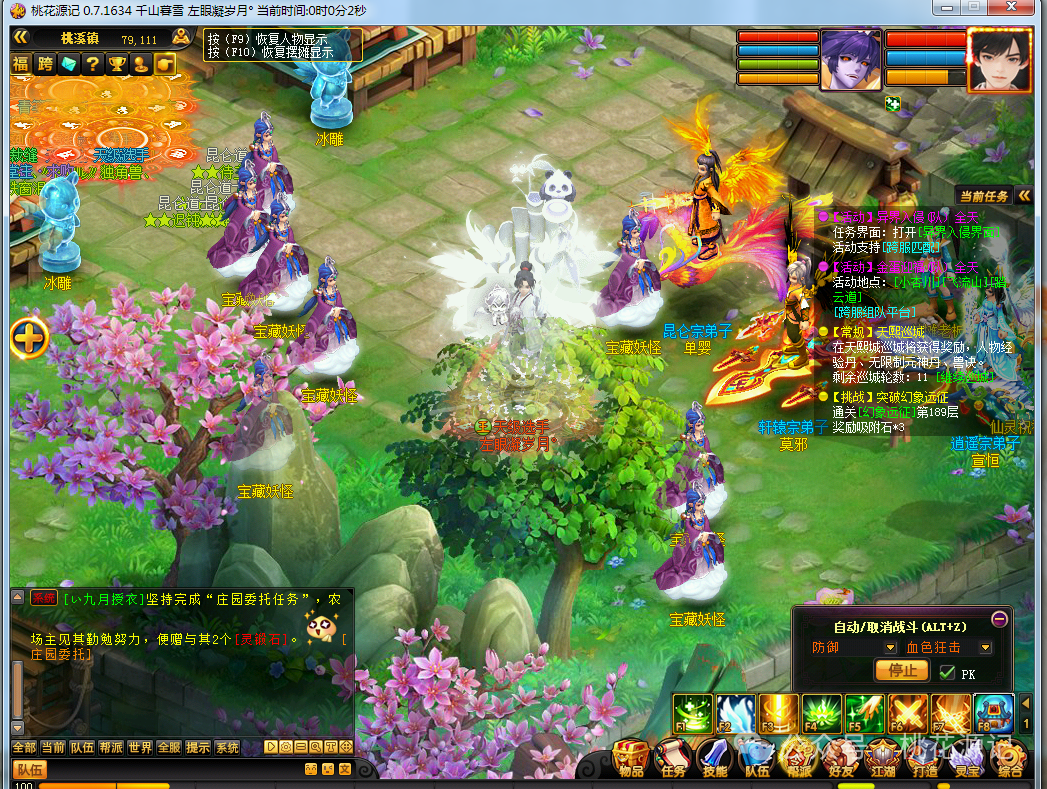Open the 任务 quest scroll menu
The height and width of the screenshot is (789, 1047).
pyautogui.click(x=673, y=756)
